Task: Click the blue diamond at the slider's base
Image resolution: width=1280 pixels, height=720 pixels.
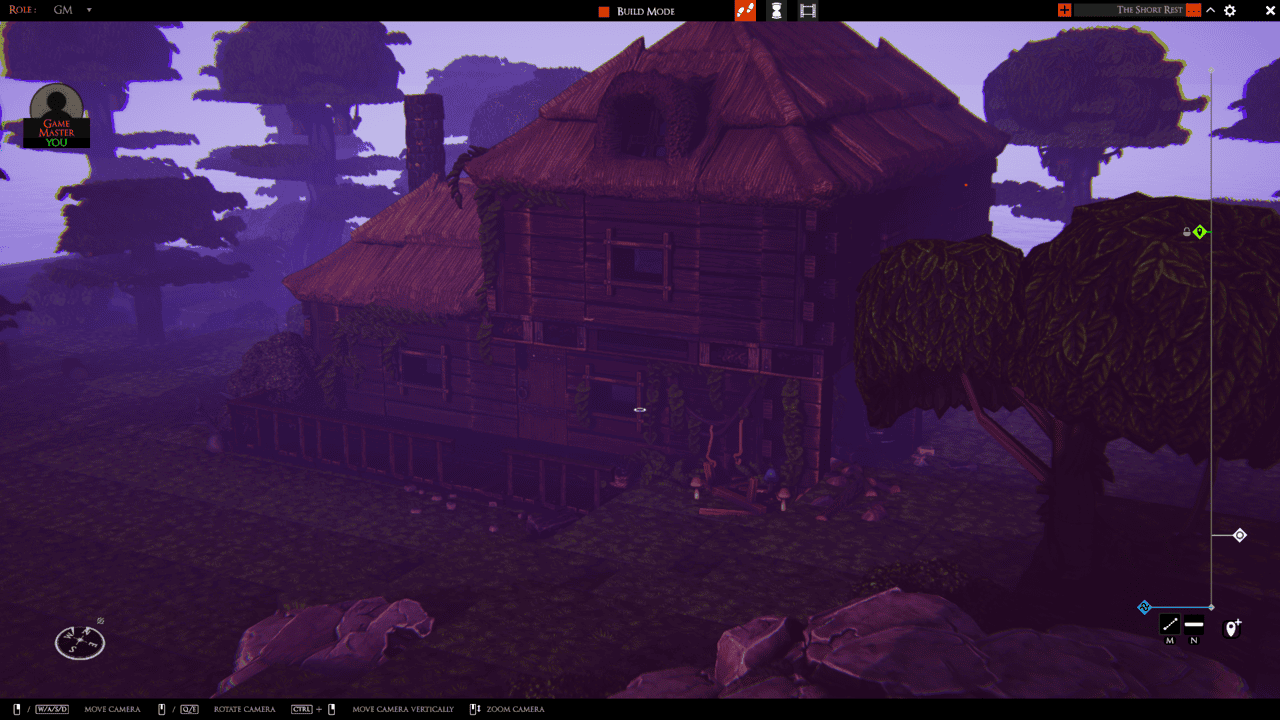Action: tap(1143, 607)
